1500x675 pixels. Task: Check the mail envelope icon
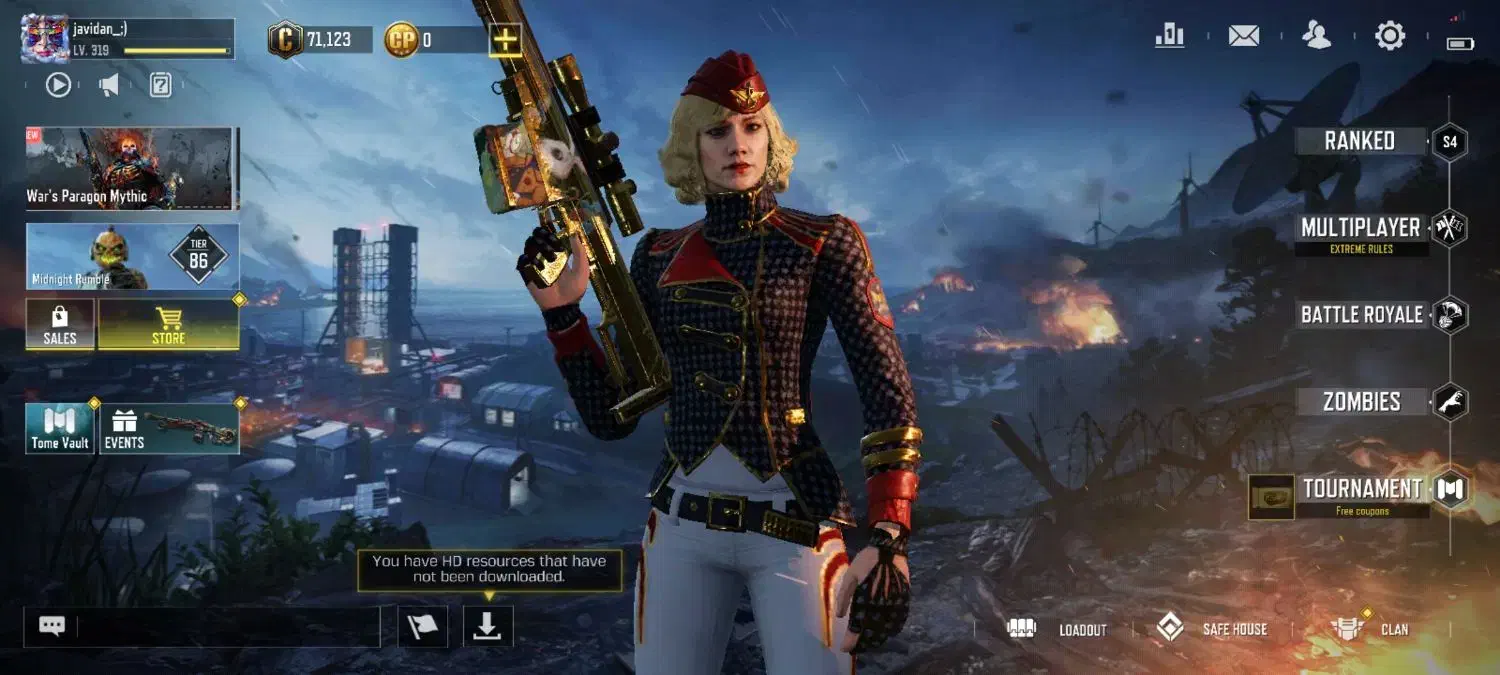pos(1244,37)
